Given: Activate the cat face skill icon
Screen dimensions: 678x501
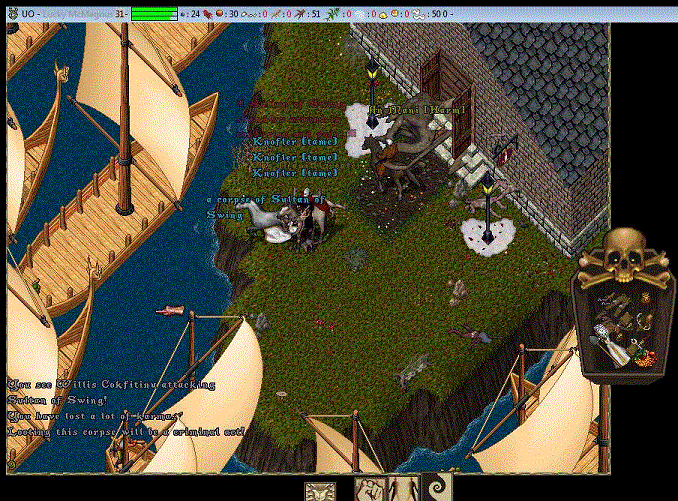Looking at the screenshot, I should pyautogui.click(x=320, y=490).
